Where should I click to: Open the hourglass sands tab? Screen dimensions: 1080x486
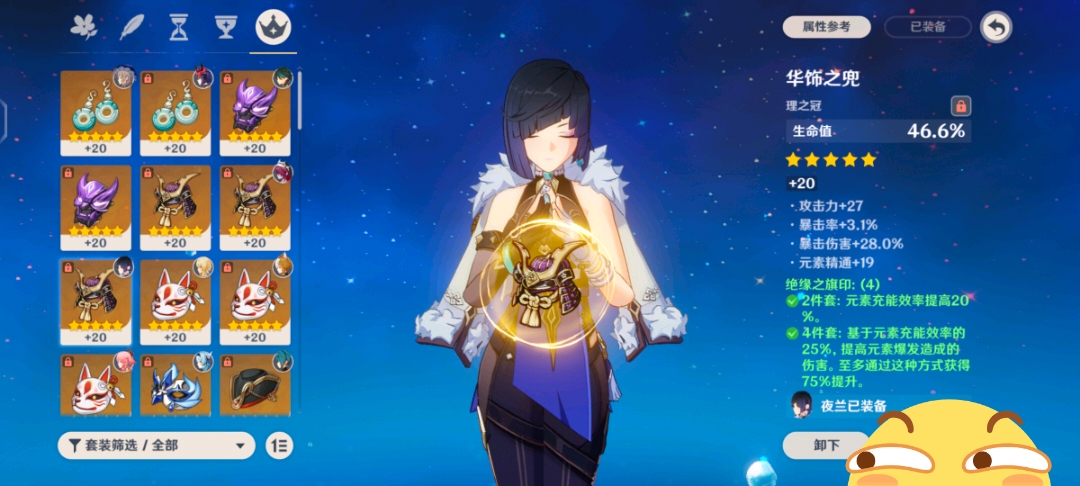tap(179, 28)
